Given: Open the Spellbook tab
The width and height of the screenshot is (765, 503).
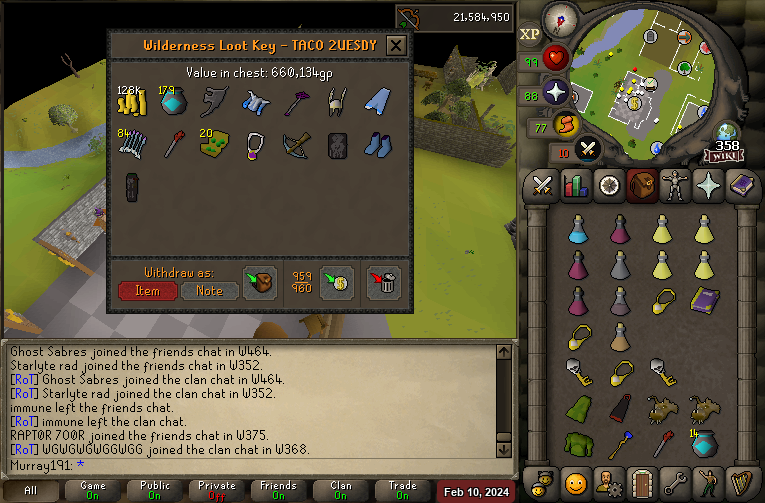Looking at the screenshot, I should point(742,186).
